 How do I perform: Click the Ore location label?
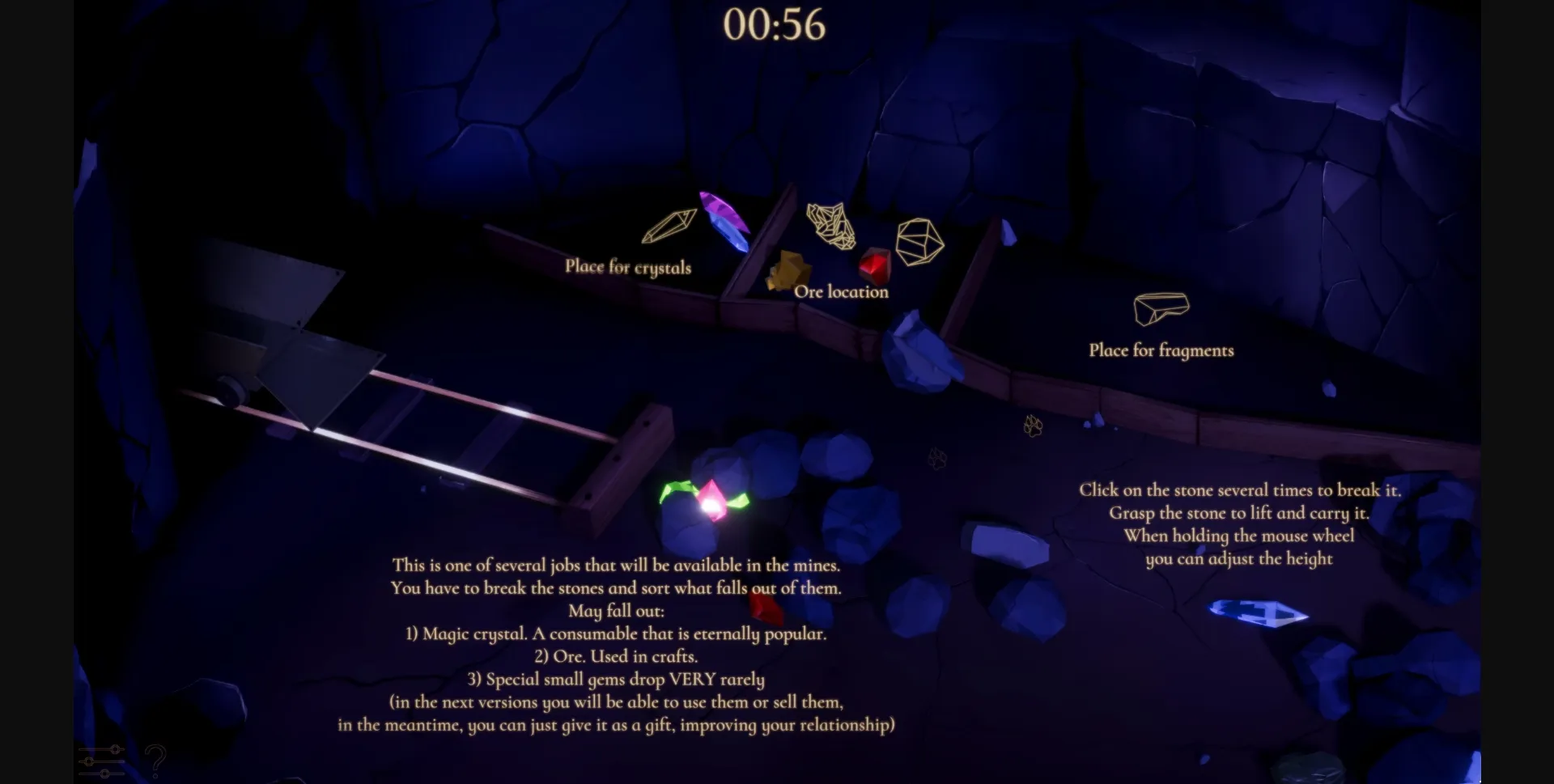(840, 292)
